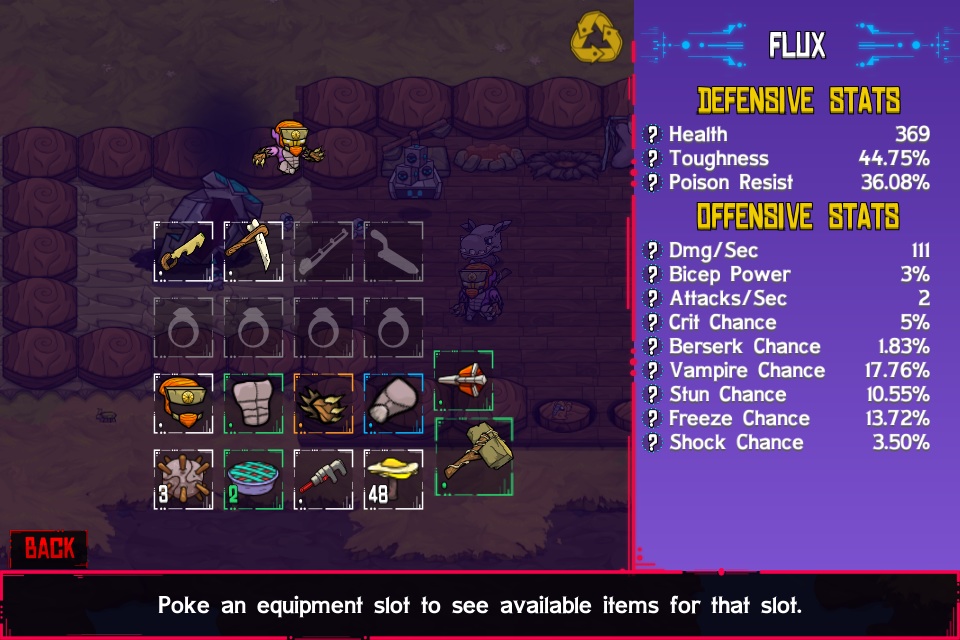Select the red wrench gadget slot

coord(323,479)
